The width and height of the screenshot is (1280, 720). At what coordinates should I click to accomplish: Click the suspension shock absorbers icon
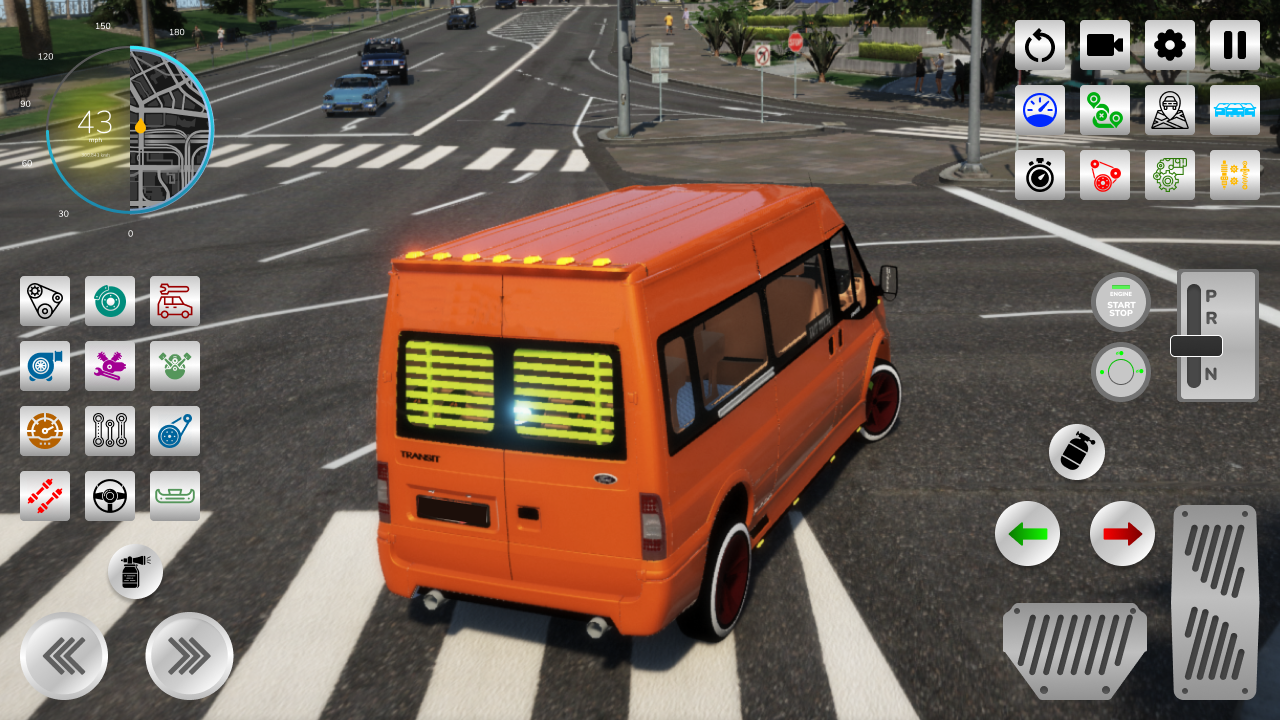coord(45,496)
